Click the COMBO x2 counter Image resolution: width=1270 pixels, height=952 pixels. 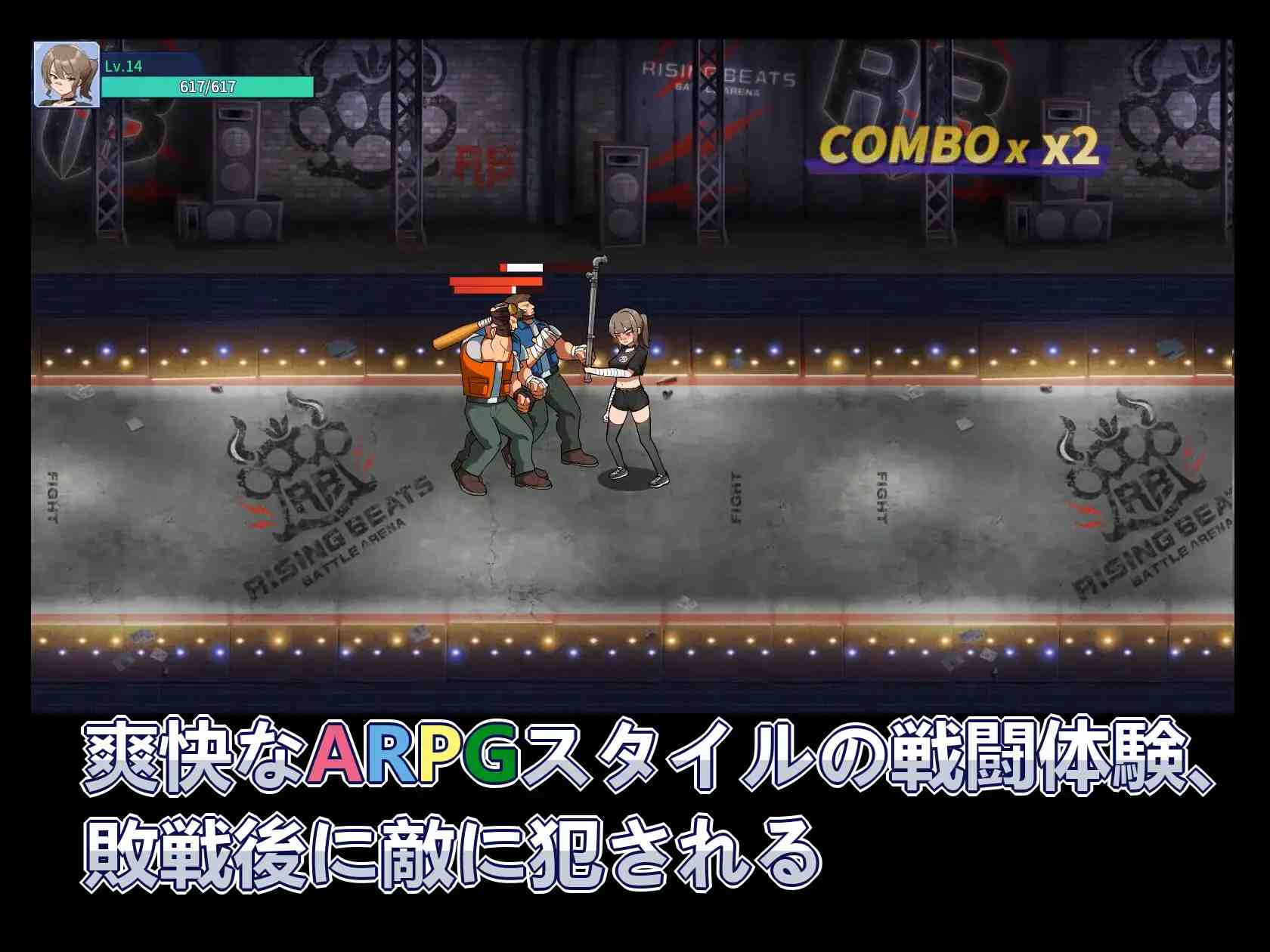point(960,150)
